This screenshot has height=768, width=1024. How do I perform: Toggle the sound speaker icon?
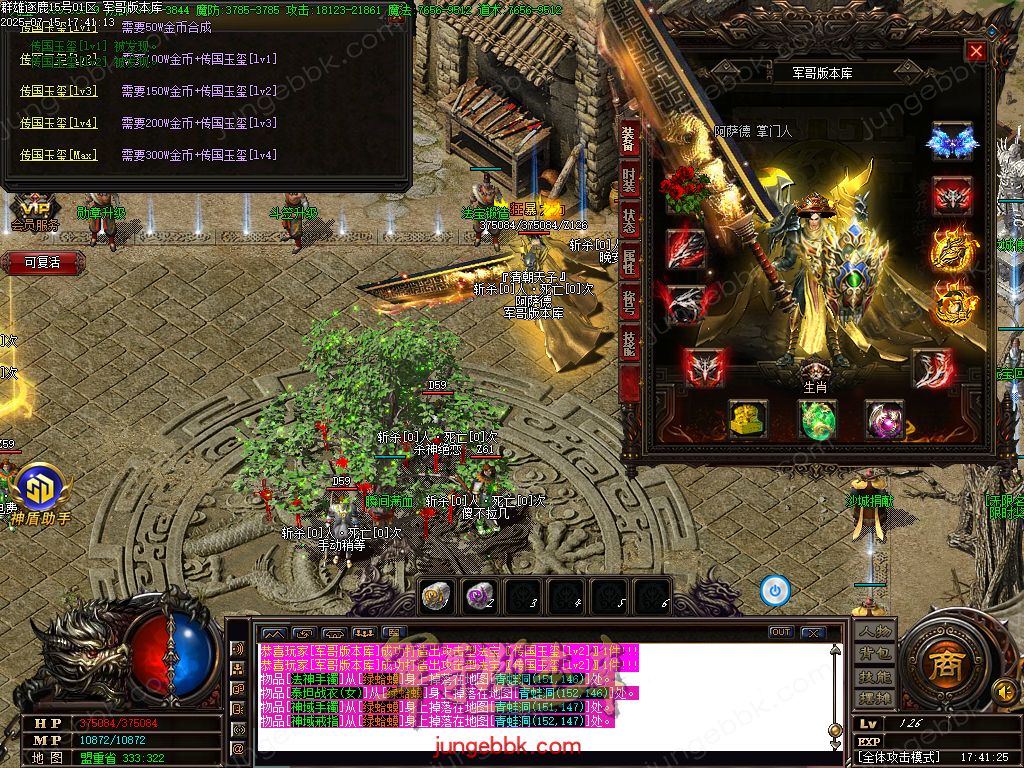pos(1004,690)
